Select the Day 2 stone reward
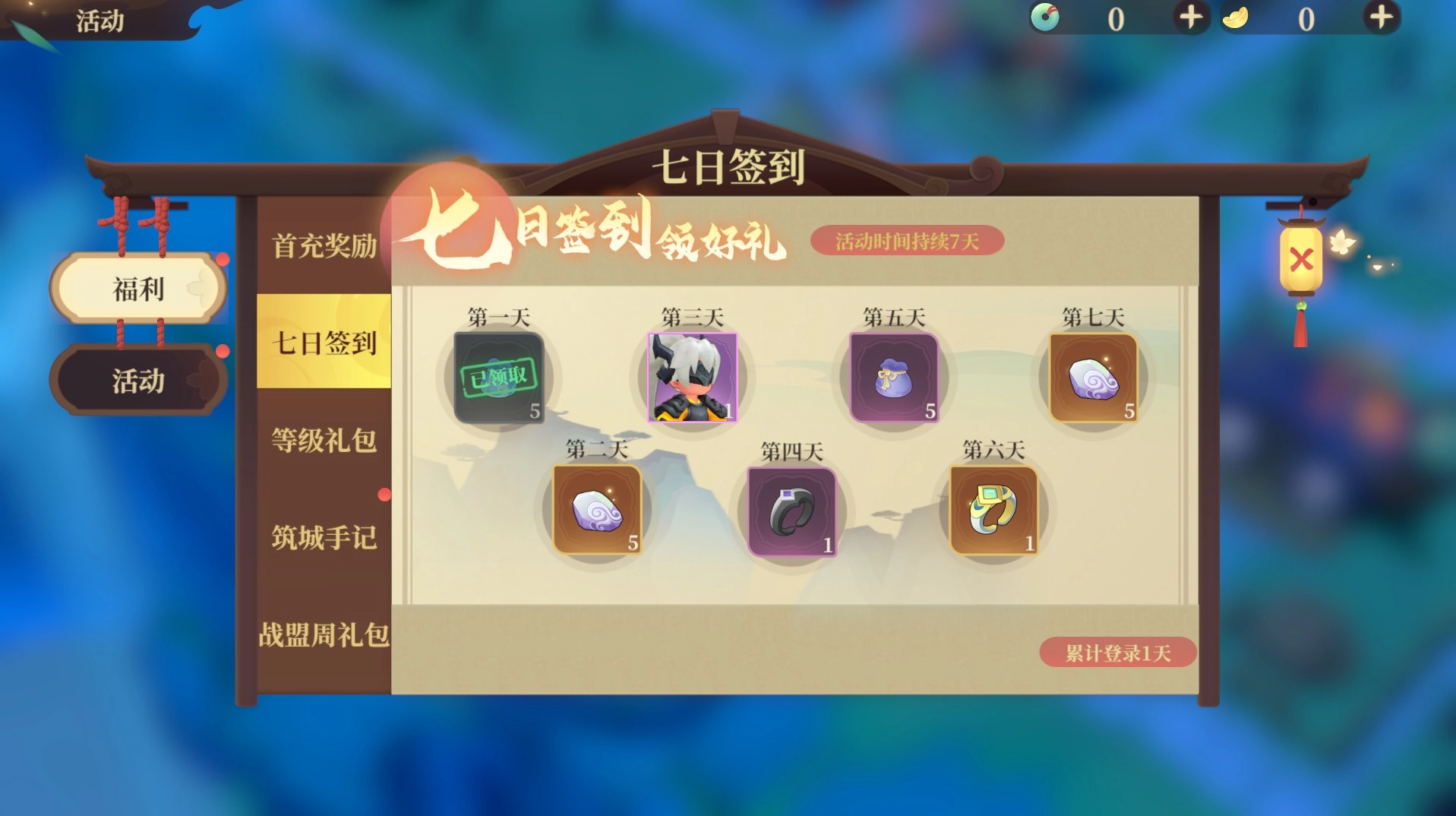Screen dimensions: 1456x816 pos(597,509)
